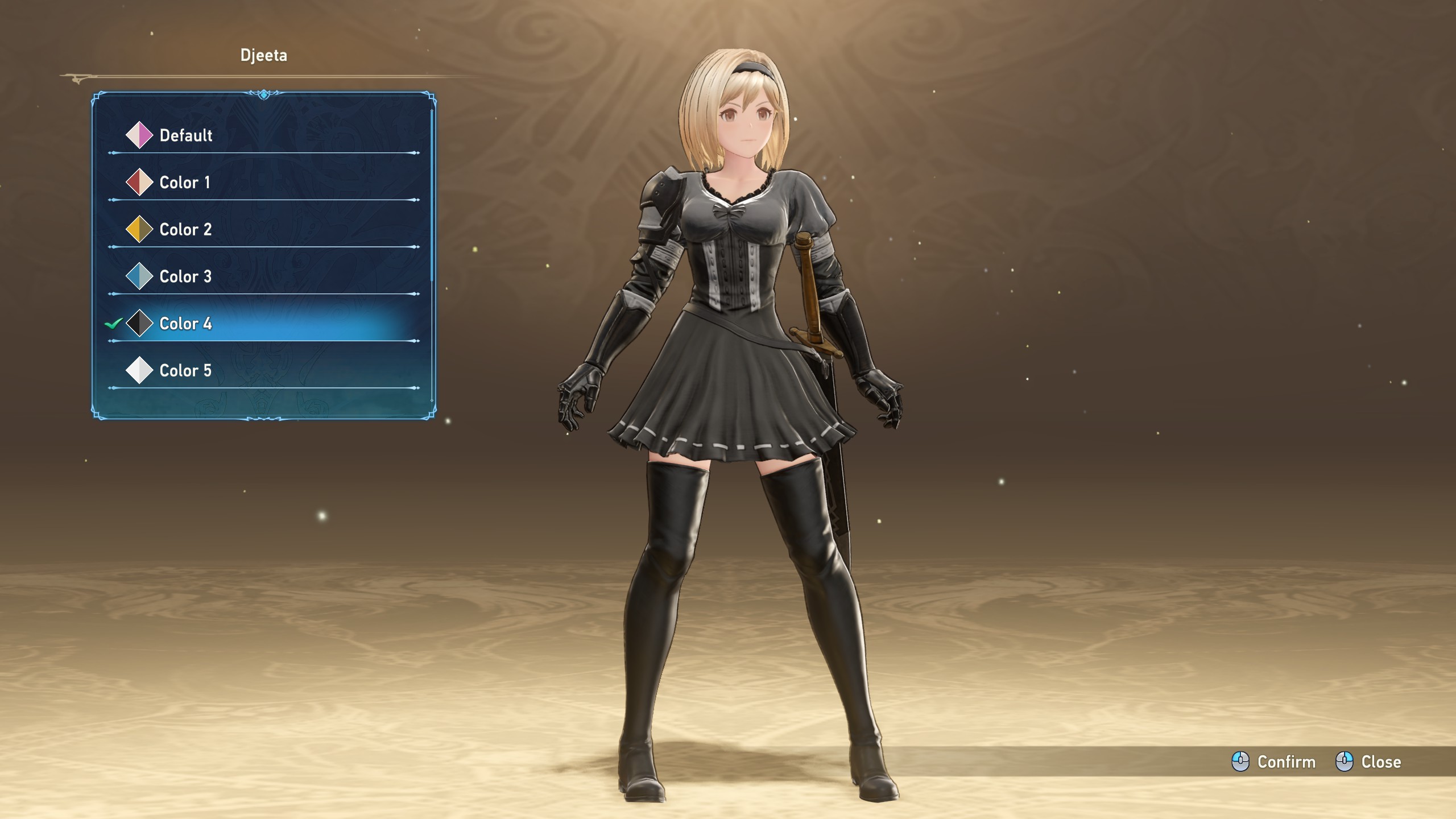
Task: Select the highlighted Color 4 row
Action: coord(185,324)
